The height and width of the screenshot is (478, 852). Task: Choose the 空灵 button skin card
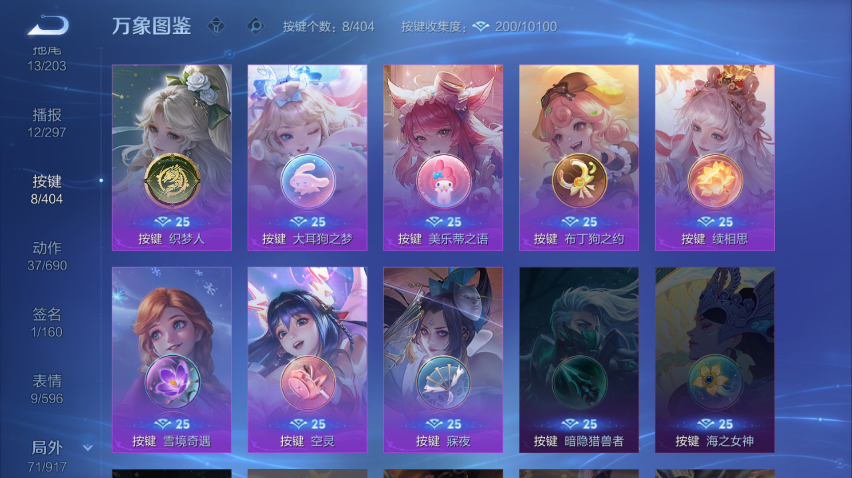(x=307, y=359)
